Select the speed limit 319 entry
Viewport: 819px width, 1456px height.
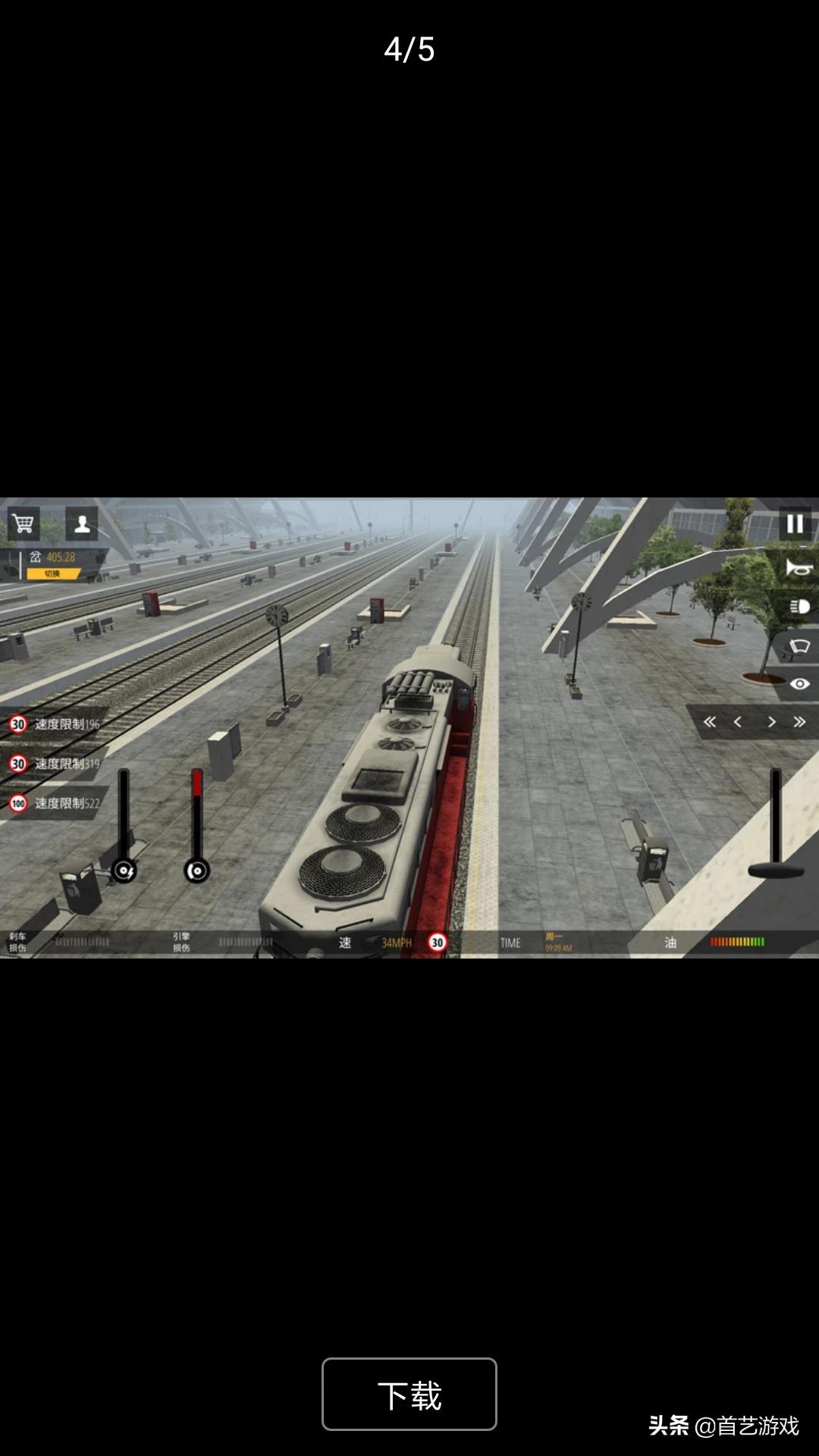click(x=55, y=764)
